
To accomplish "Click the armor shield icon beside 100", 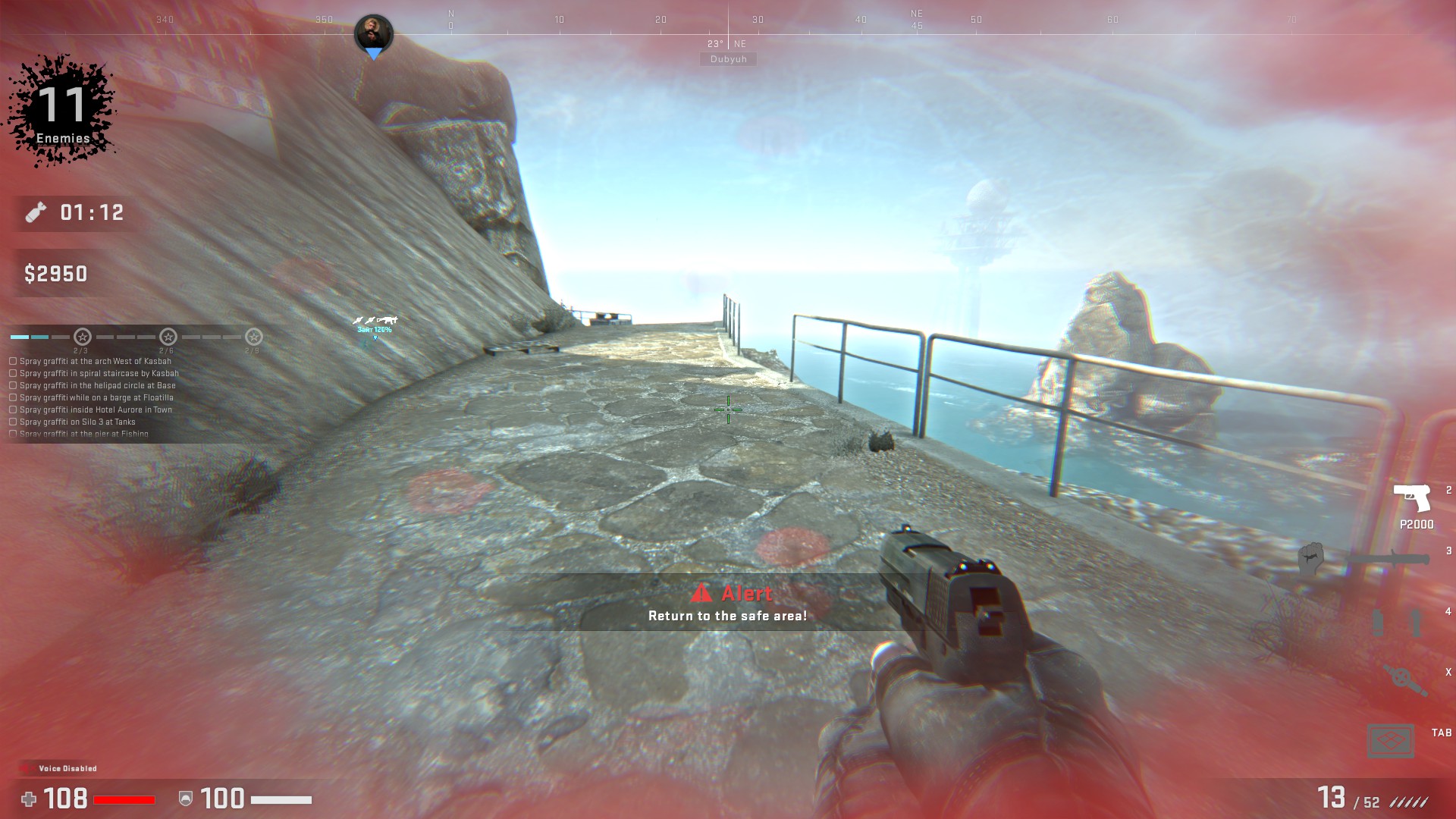I will pyautogui.click(x=187, y=799).
